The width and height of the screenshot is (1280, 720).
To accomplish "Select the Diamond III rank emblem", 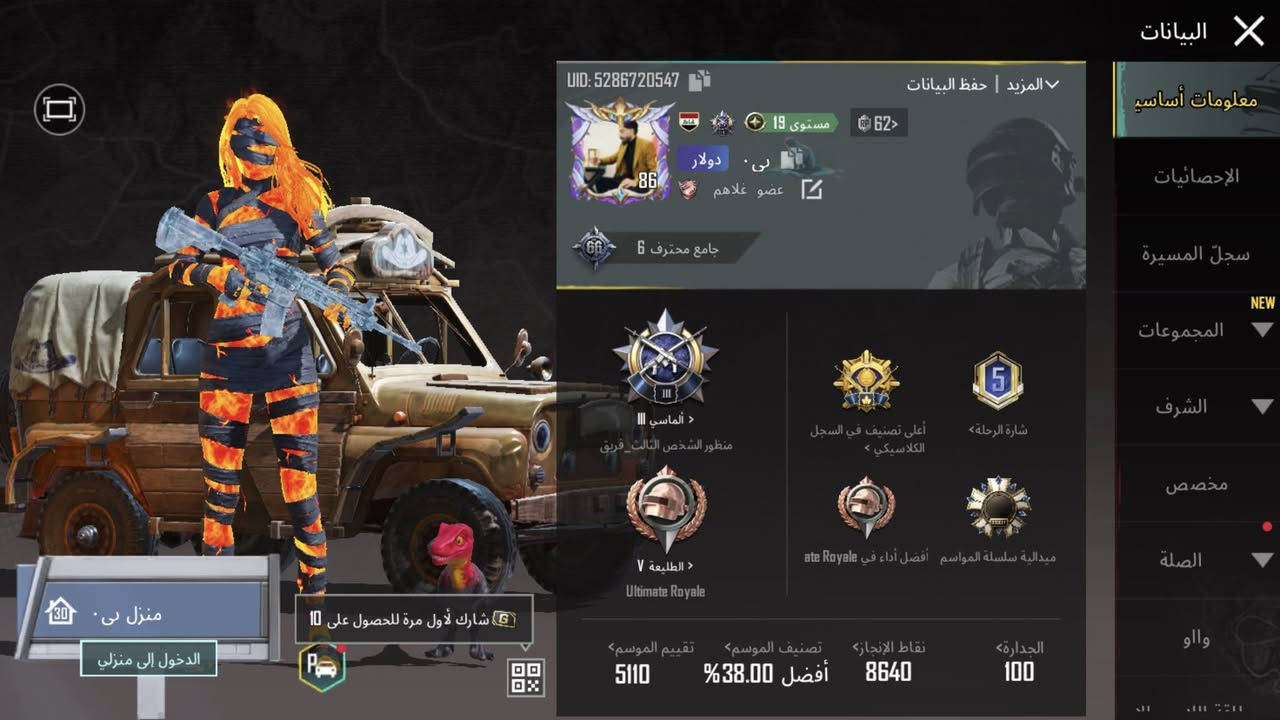I will tap(668, 368).
